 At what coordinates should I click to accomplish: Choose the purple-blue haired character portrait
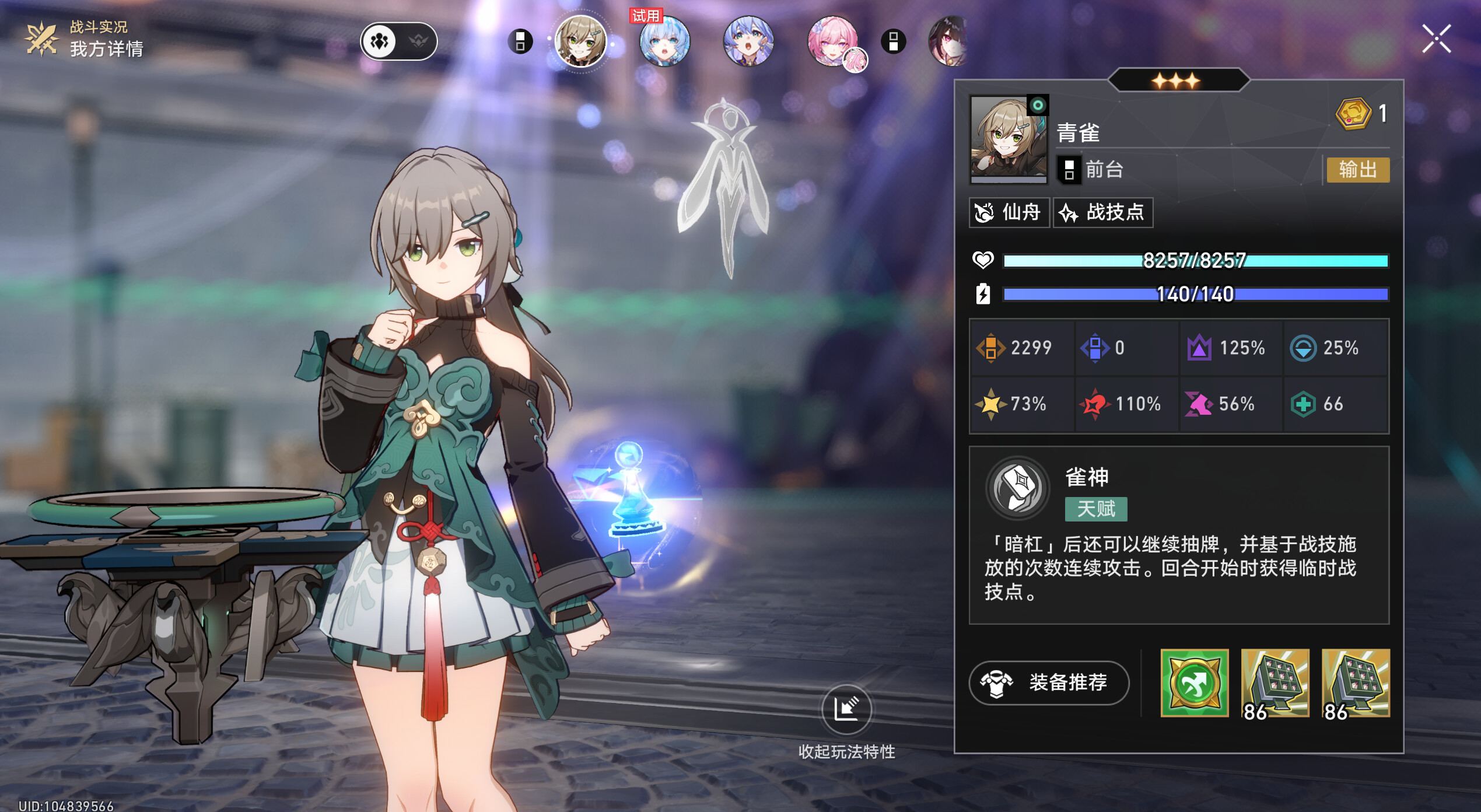tap(748, 41)
